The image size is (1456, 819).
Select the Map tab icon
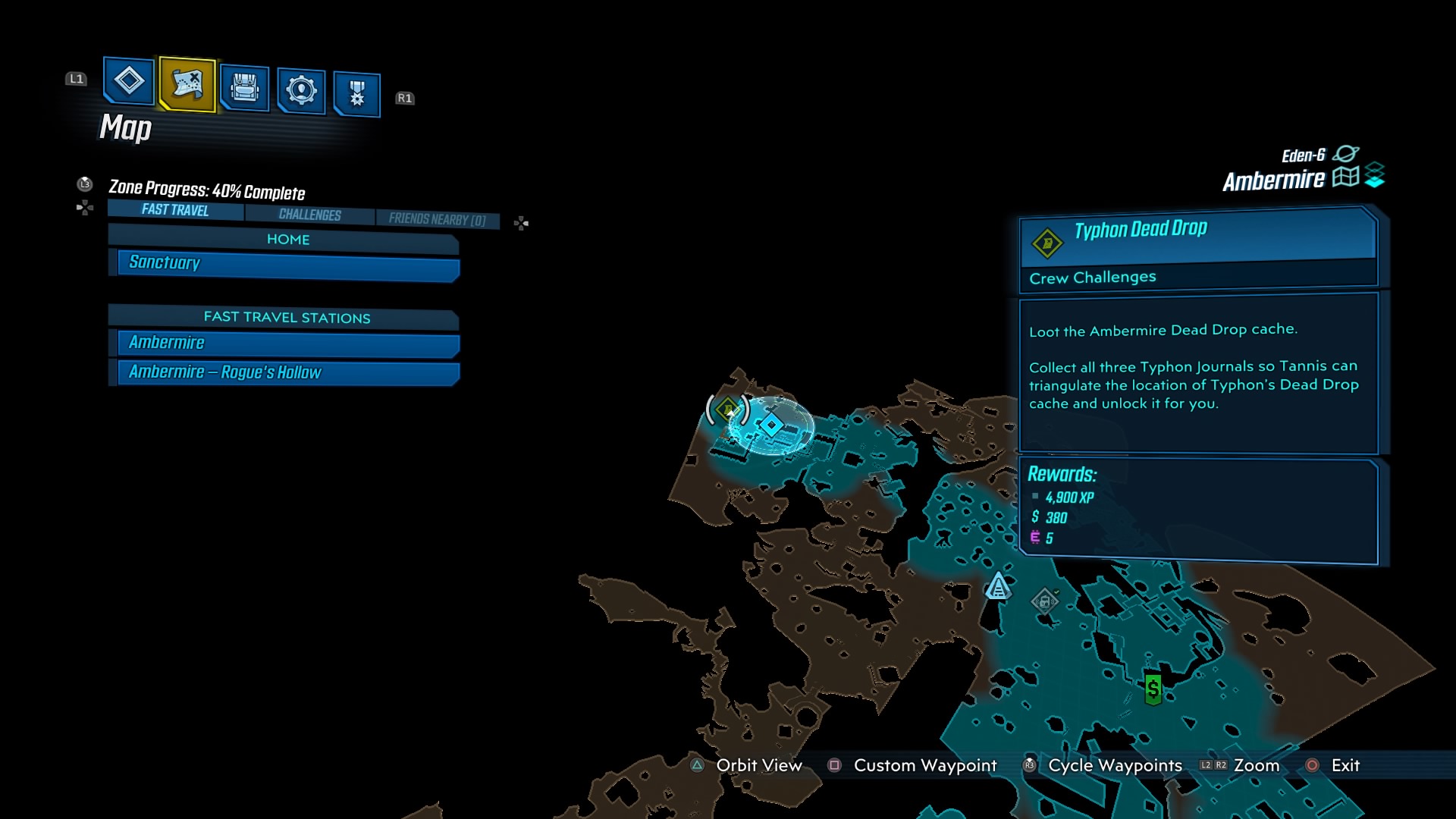pos(187,83)
